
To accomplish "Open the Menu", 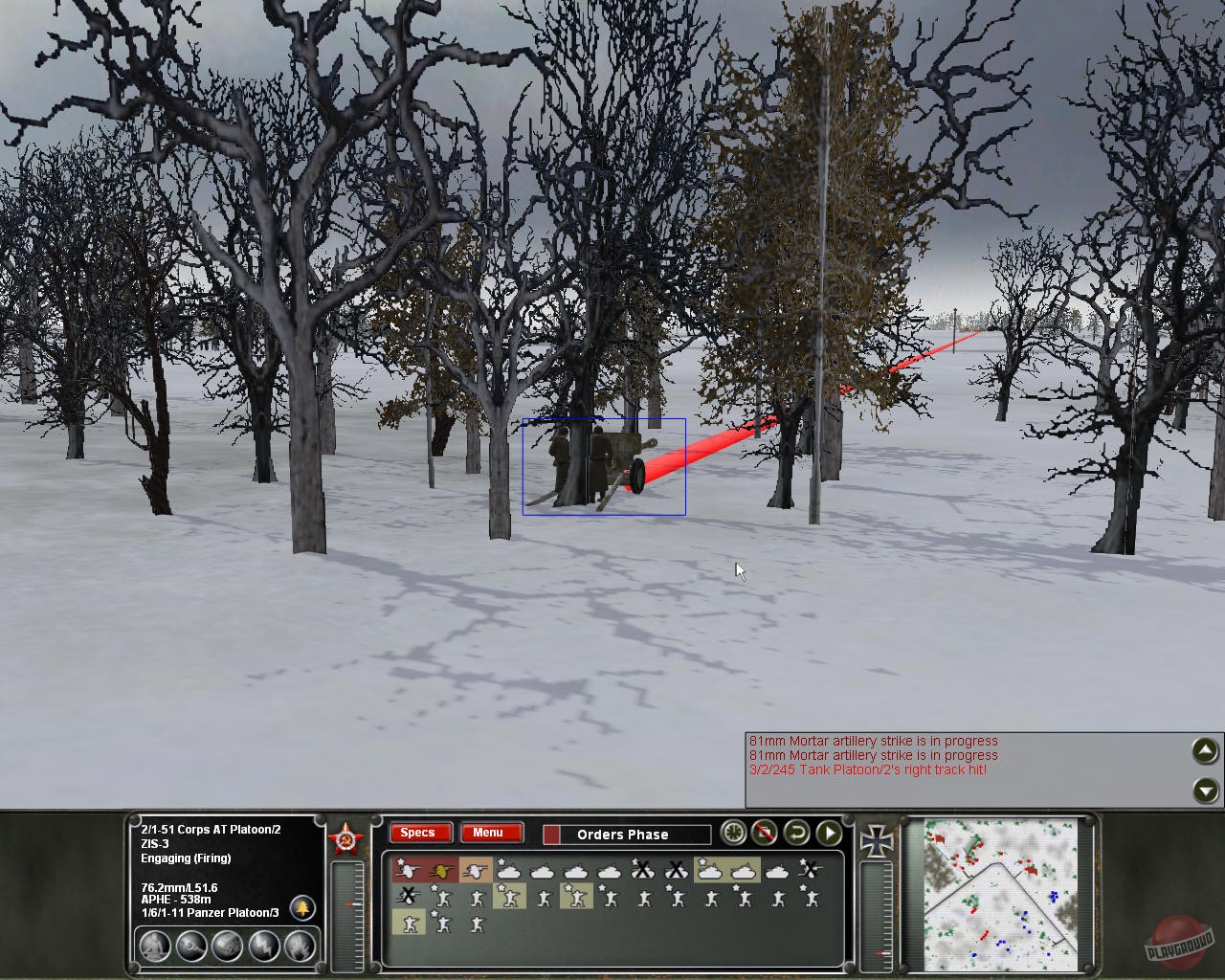I will pyautogui.click(x=492, y=834).
